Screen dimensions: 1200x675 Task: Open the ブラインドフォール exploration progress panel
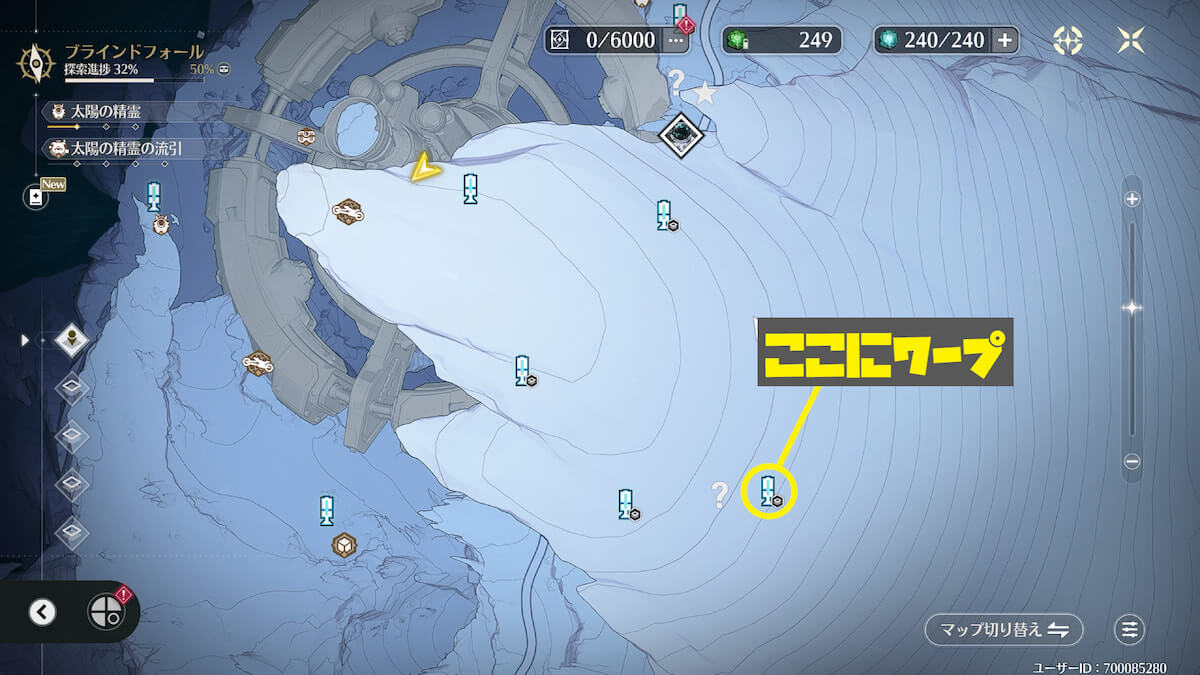click(x=130, y=60)
